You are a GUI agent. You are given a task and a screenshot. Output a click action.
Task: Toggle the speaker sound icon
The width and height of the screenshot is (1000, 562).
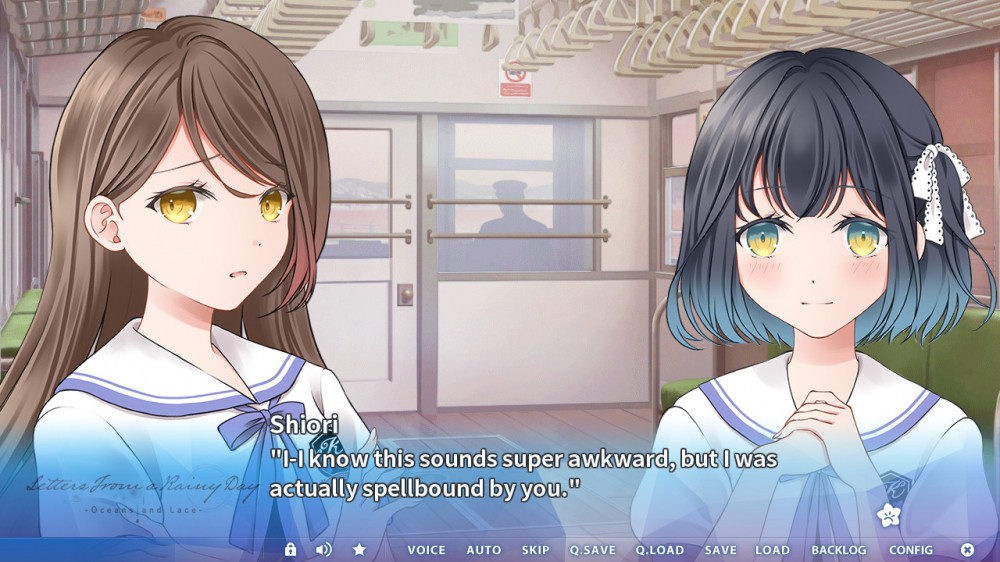click(x=323, y=550)
